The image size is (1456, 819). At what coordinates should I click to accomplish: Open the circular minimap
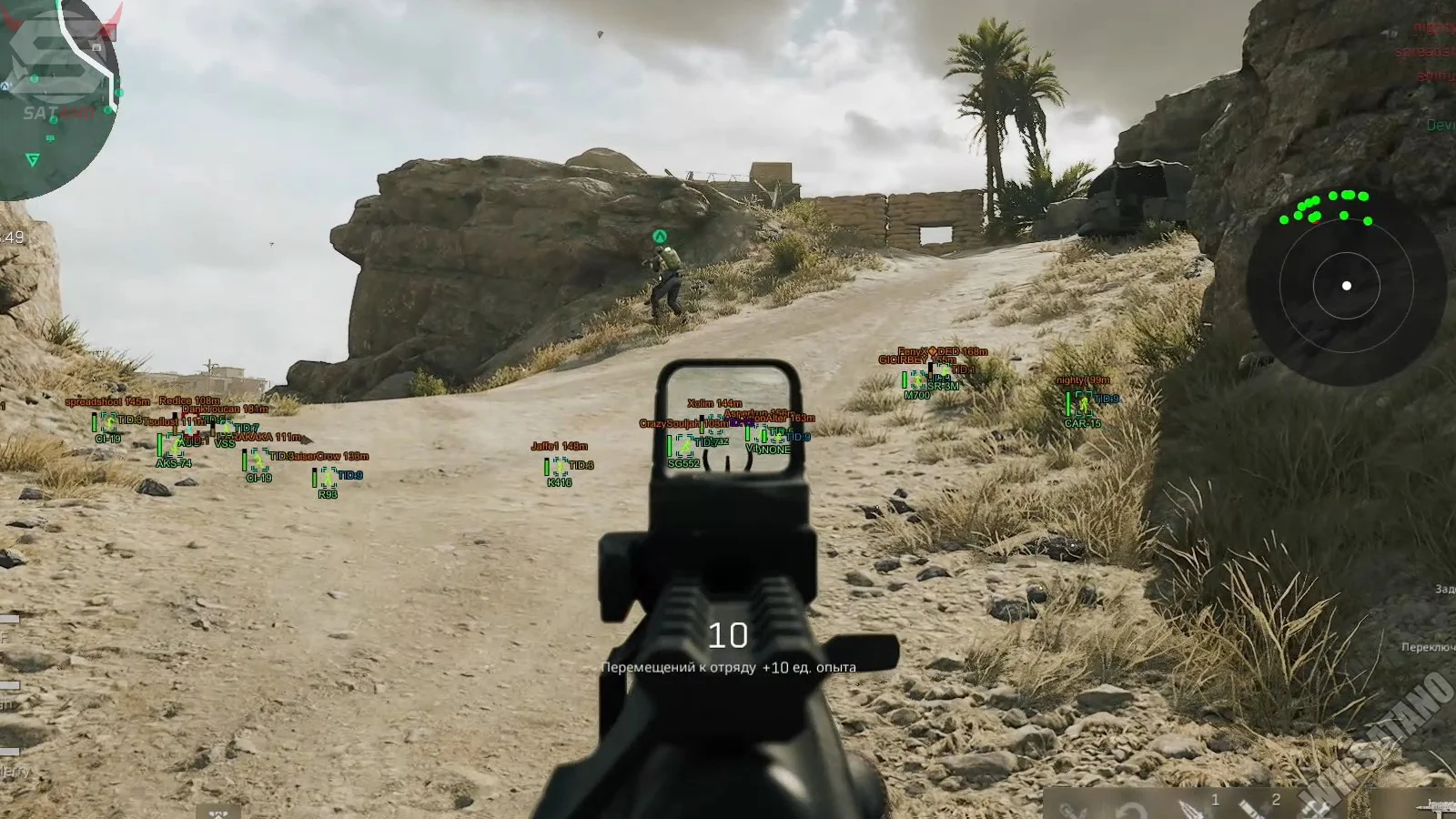click(x=55, y=100)
